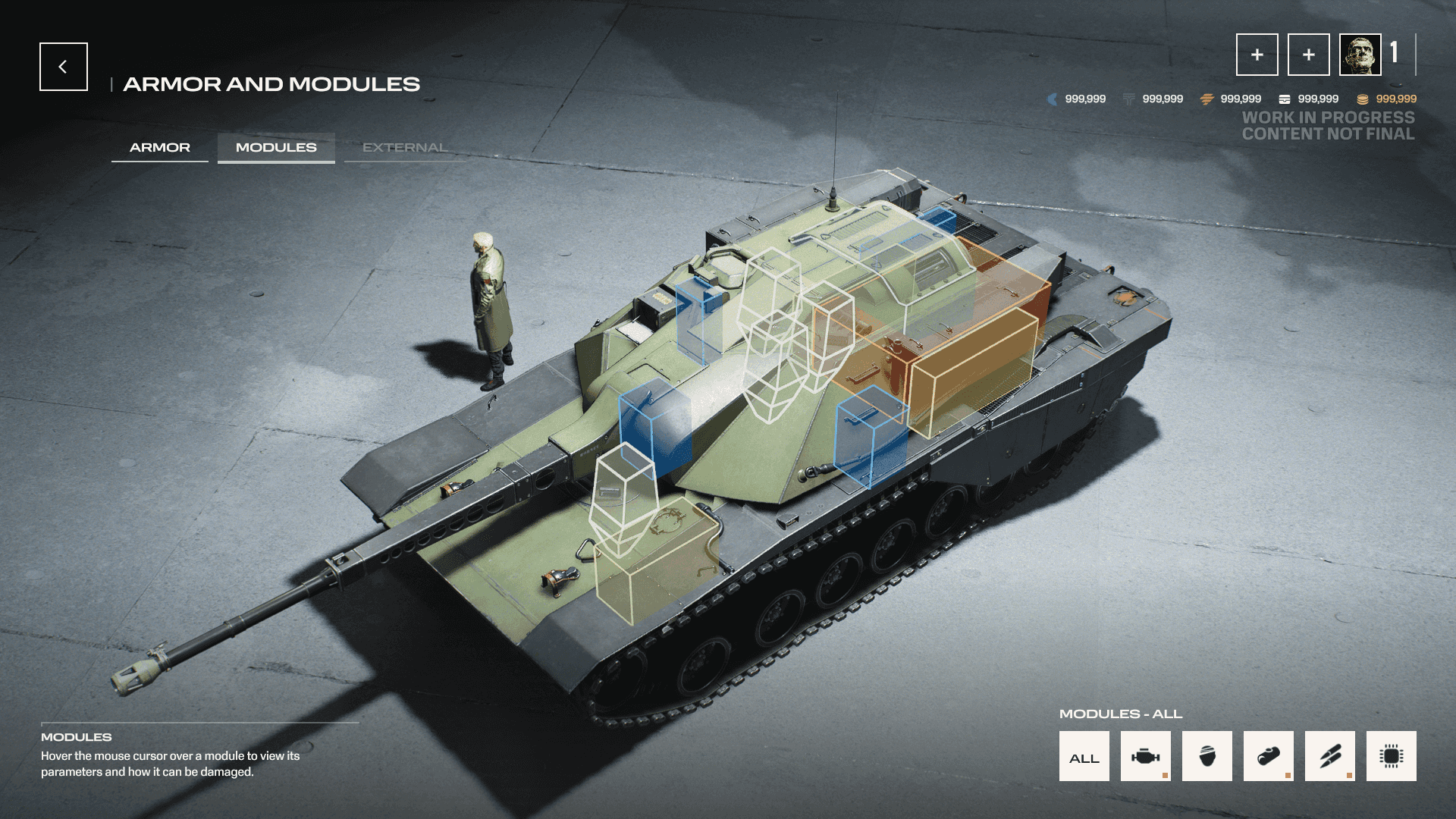Filter modules by the microchip electronics icon
Image resolution: width=1456 pixels, height=819 pixels.
1392,756
